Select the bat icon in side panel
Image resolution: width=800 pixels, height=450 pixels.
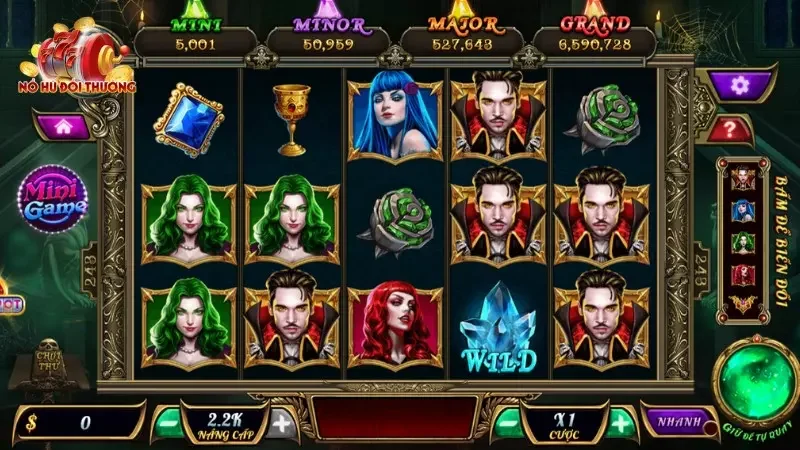pyautogui.click(x=743, y=303)
